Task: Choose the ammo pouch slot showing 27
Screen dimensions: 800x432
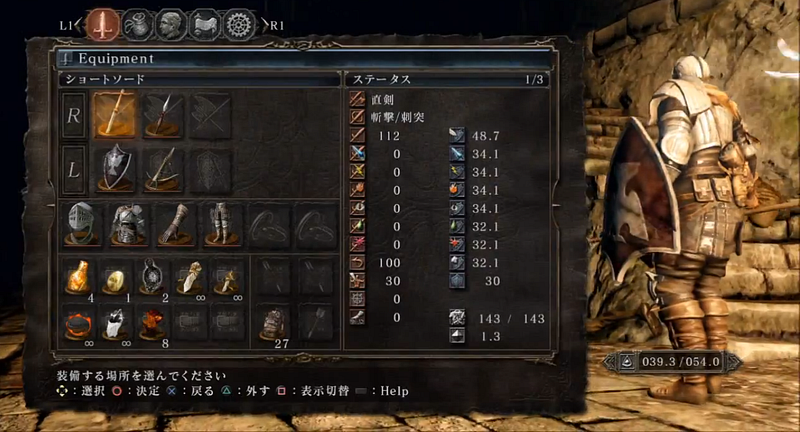Action: coord(271,322)
